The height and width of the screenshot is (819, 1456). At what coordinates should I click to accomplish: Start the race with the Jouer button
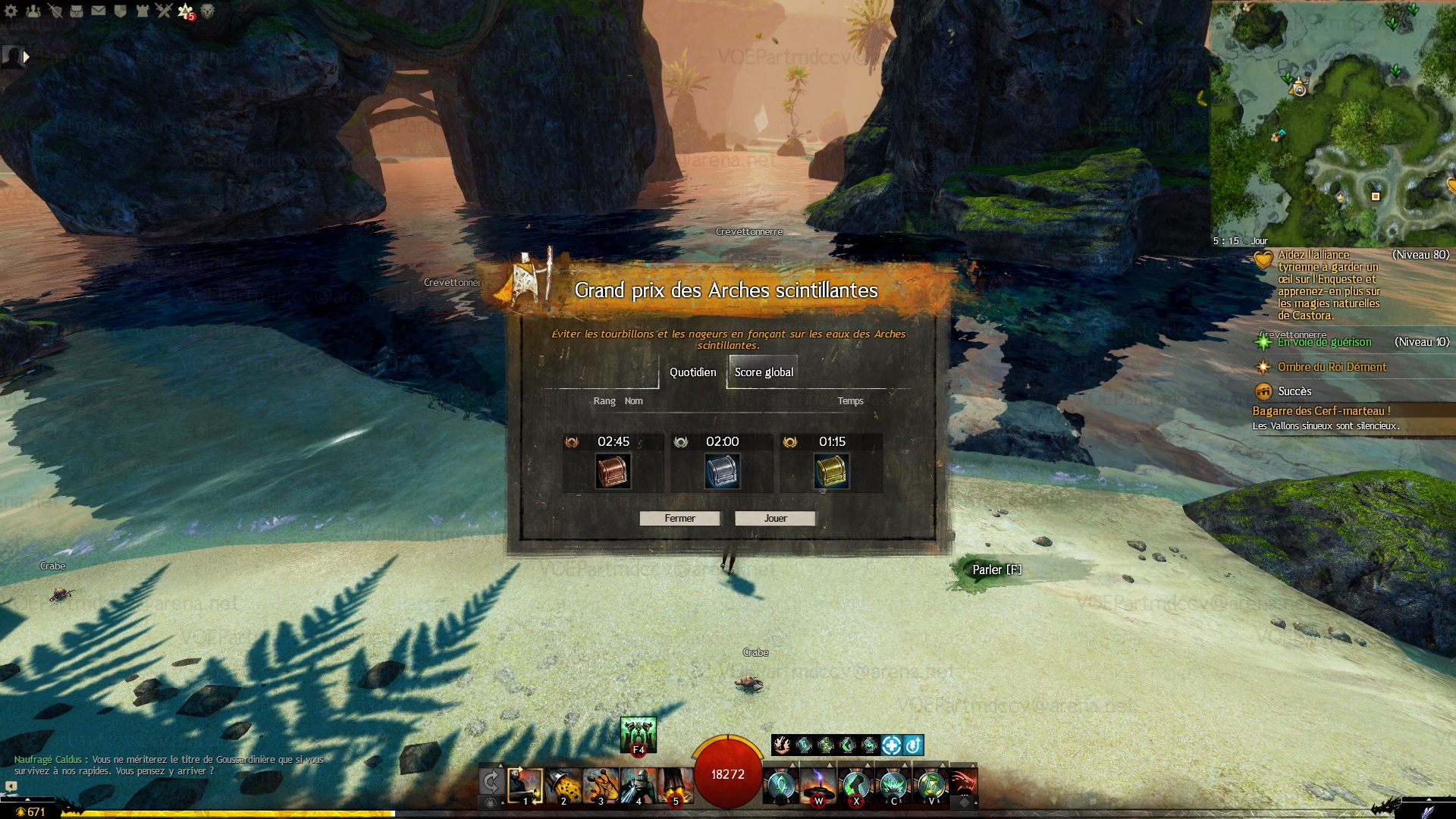pyautogui.click(x=774, y=519)
